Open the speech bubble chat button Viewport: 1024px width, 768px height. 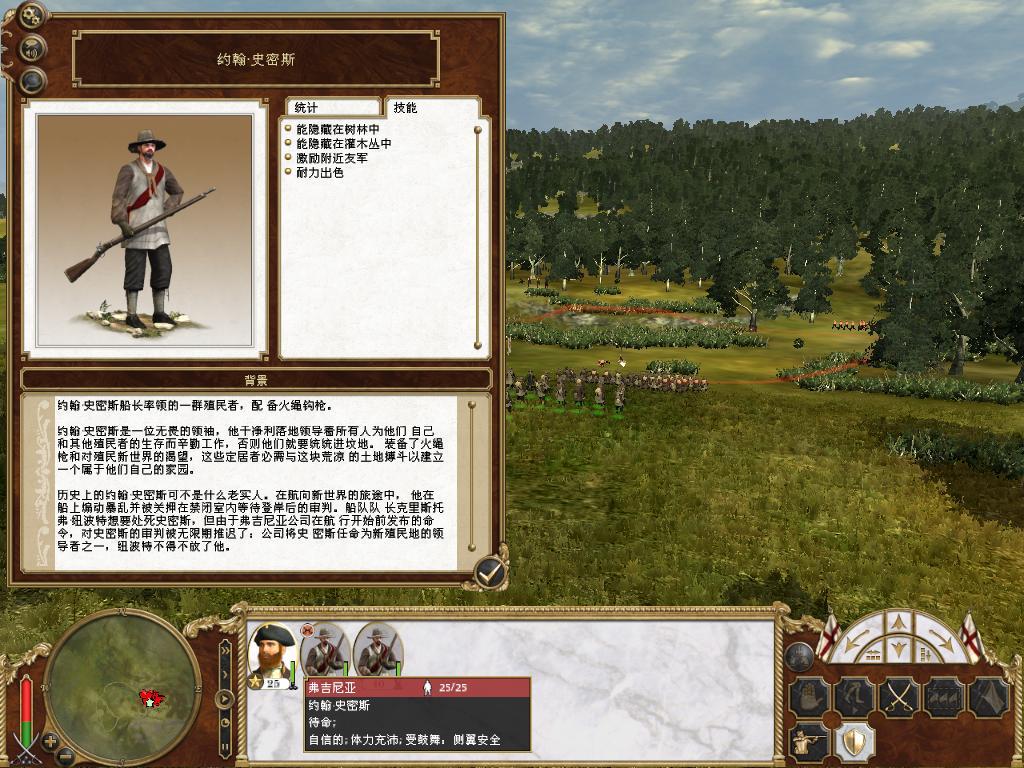pos(33,80)
